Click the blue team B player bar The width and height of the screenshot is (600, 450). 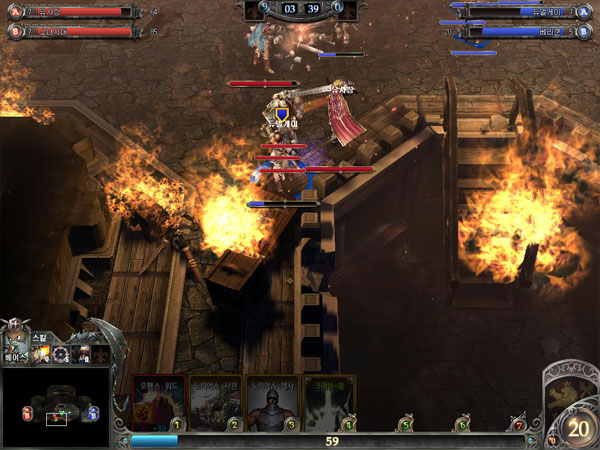(520, 31)
